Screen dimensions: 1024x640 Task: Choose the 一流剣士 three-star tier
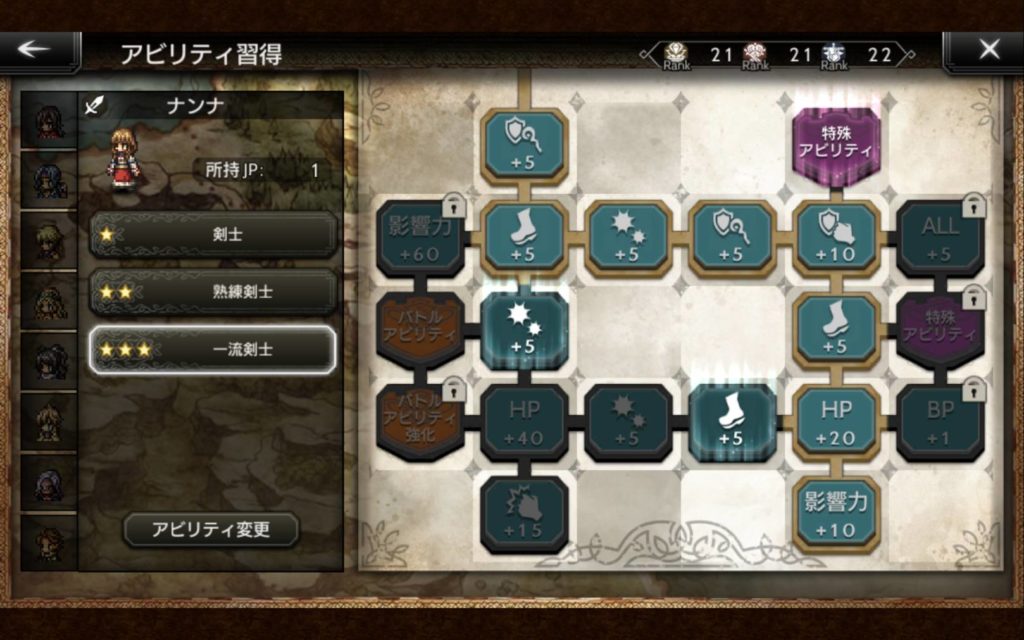[x=212, y=349]
